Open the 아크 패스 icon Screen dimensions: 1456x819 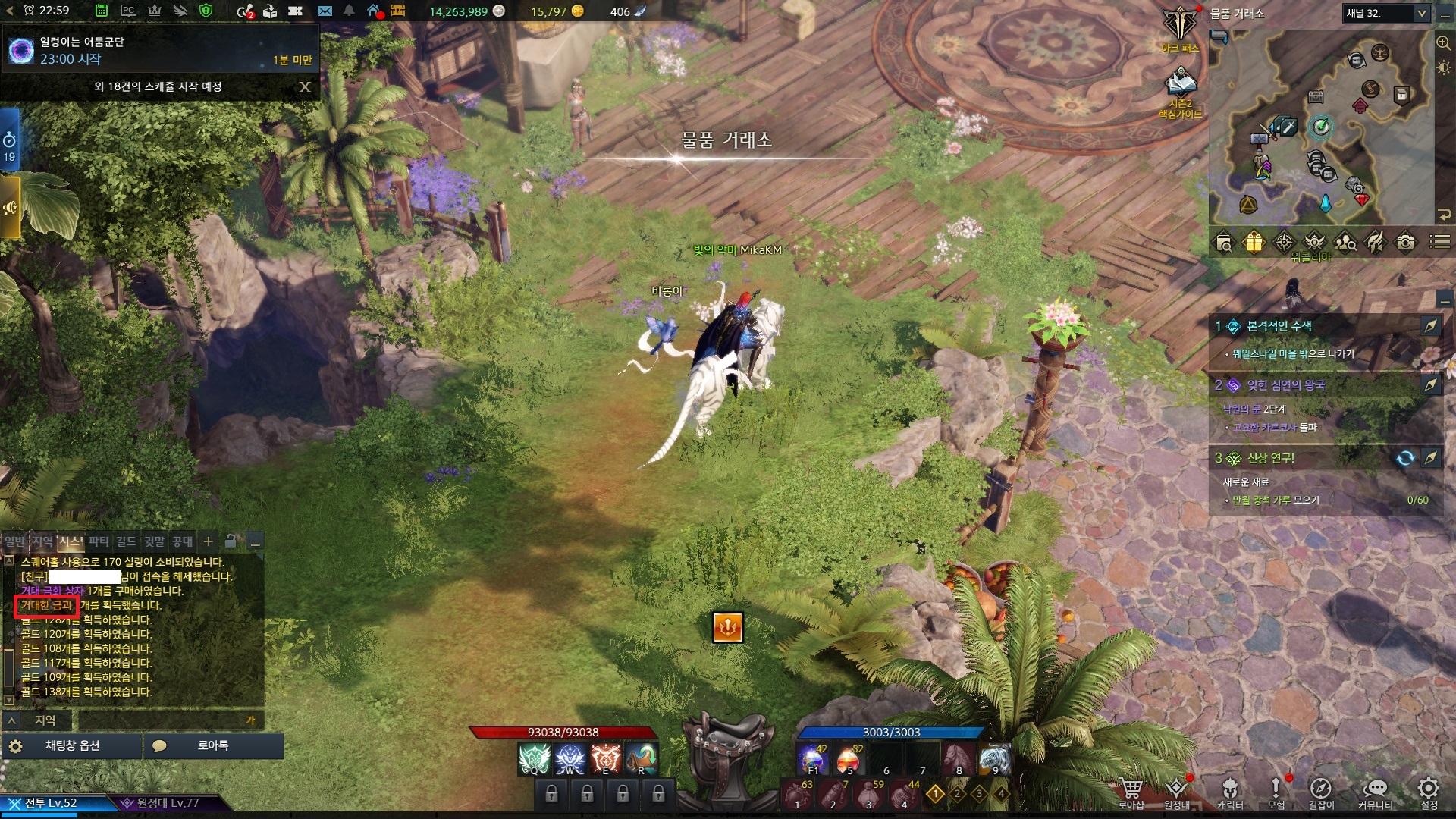(1180, 29)
